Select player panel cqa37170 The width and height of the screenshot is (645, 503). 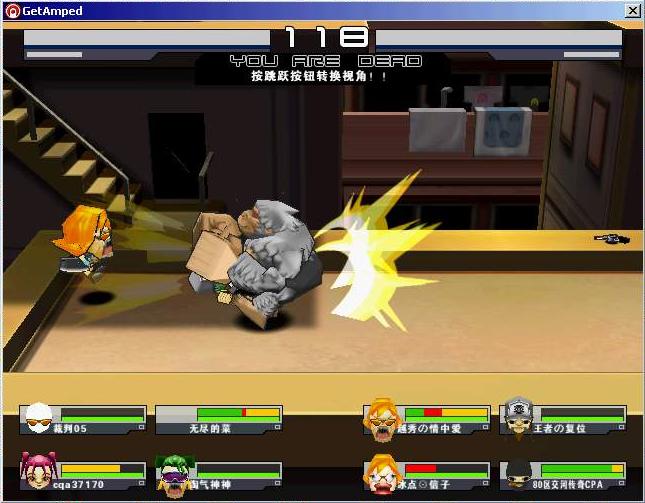pyautogui.click(x=84, y=476)
